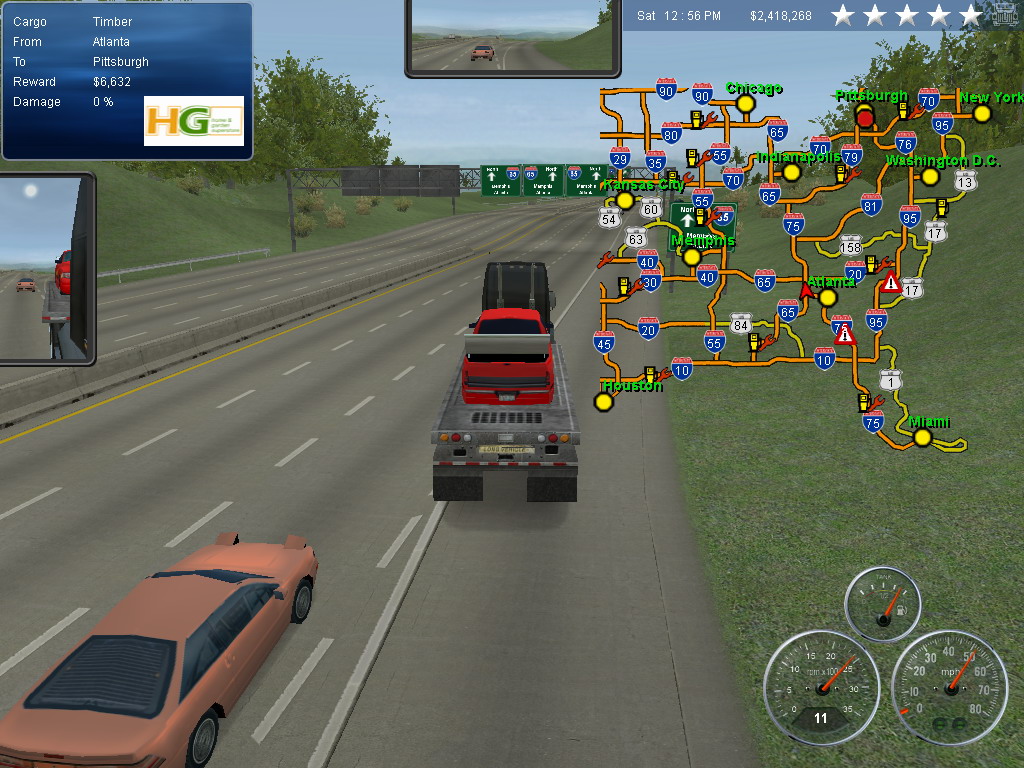The image size is (1024, 768).
Task: Click the truck icon beside the stars
Action: click(1005, 17)
